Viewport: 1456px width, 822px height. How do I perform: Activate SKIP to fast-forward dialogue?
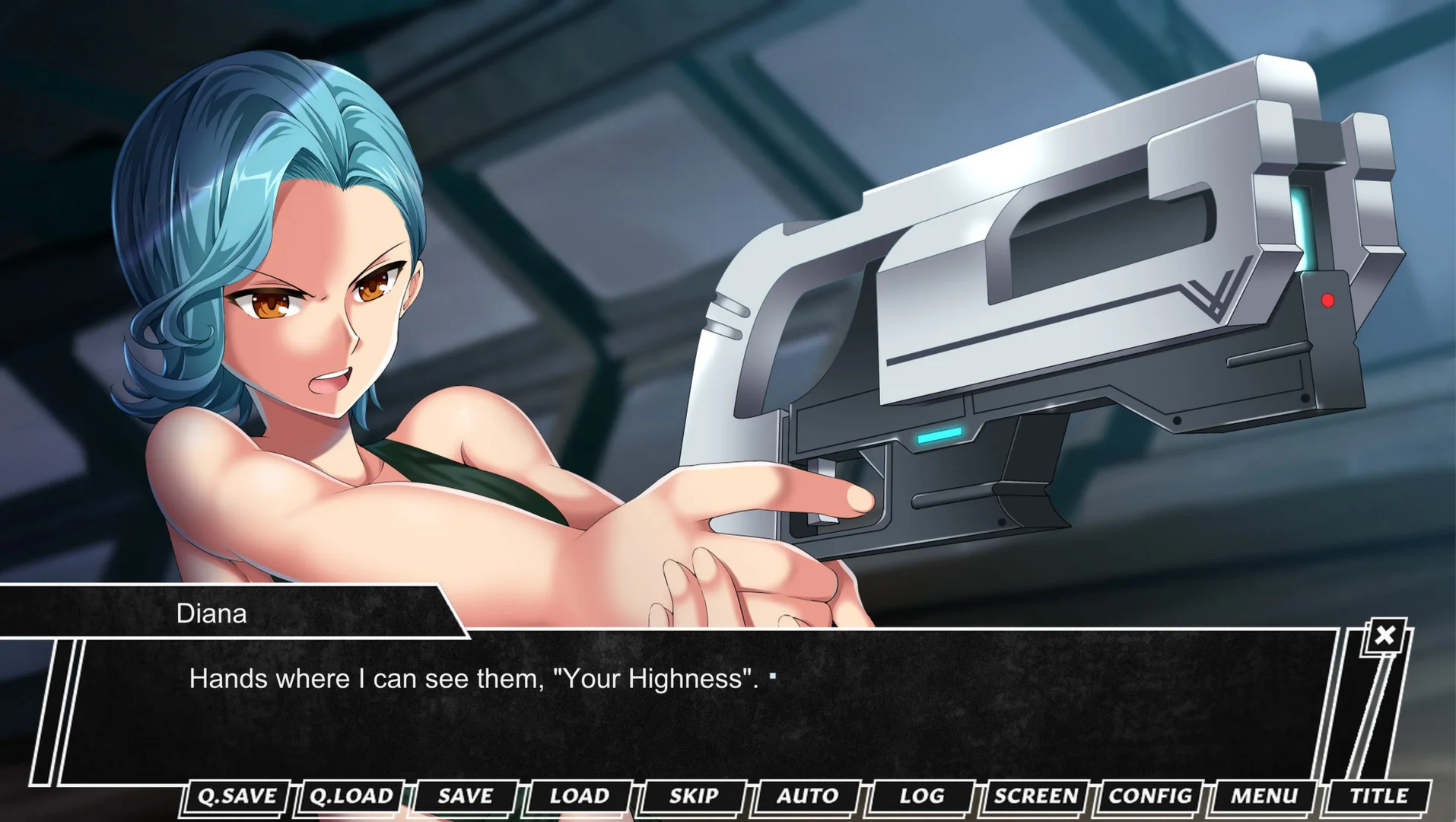[693, 796]
